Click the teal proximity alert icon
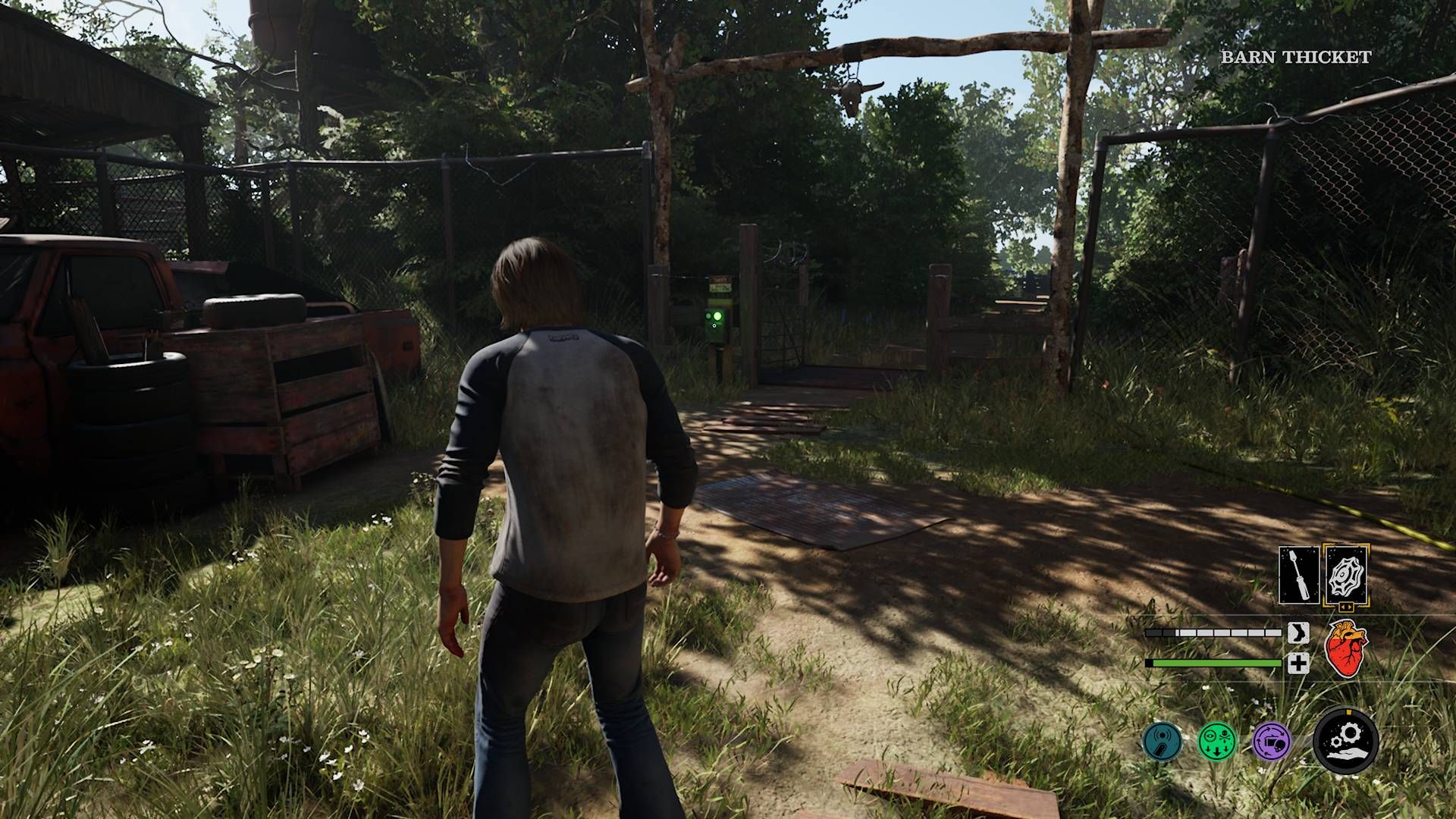 click(1162, 742)
